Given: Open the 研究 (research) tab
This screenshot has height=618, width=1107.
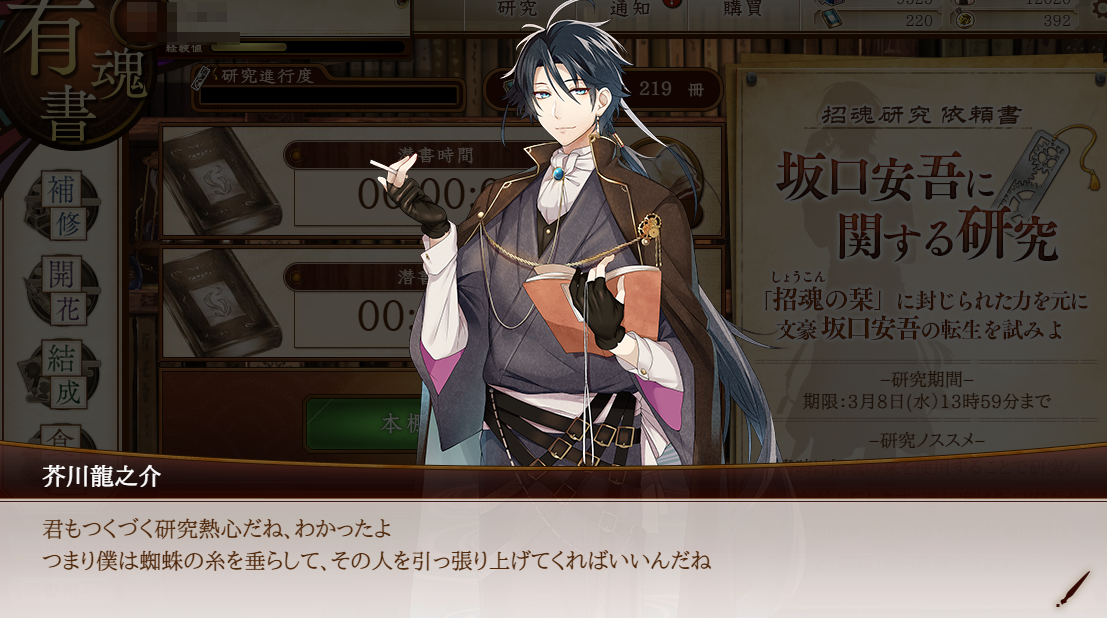Looking at the screenshot, I should [518, 8].
